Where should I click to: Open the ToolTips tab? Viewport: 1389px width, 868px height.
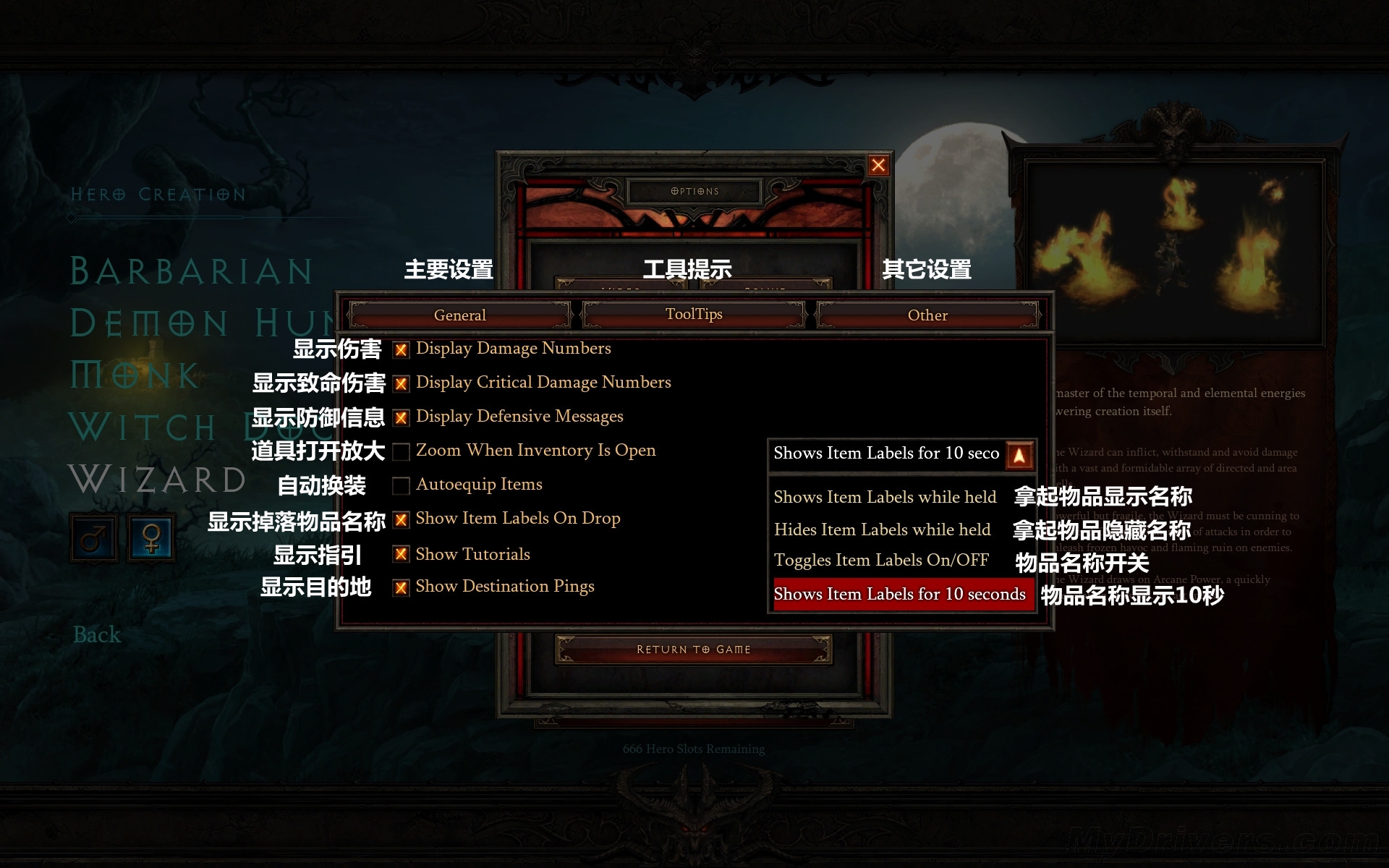pyautogui.click(x=694, y=315)
